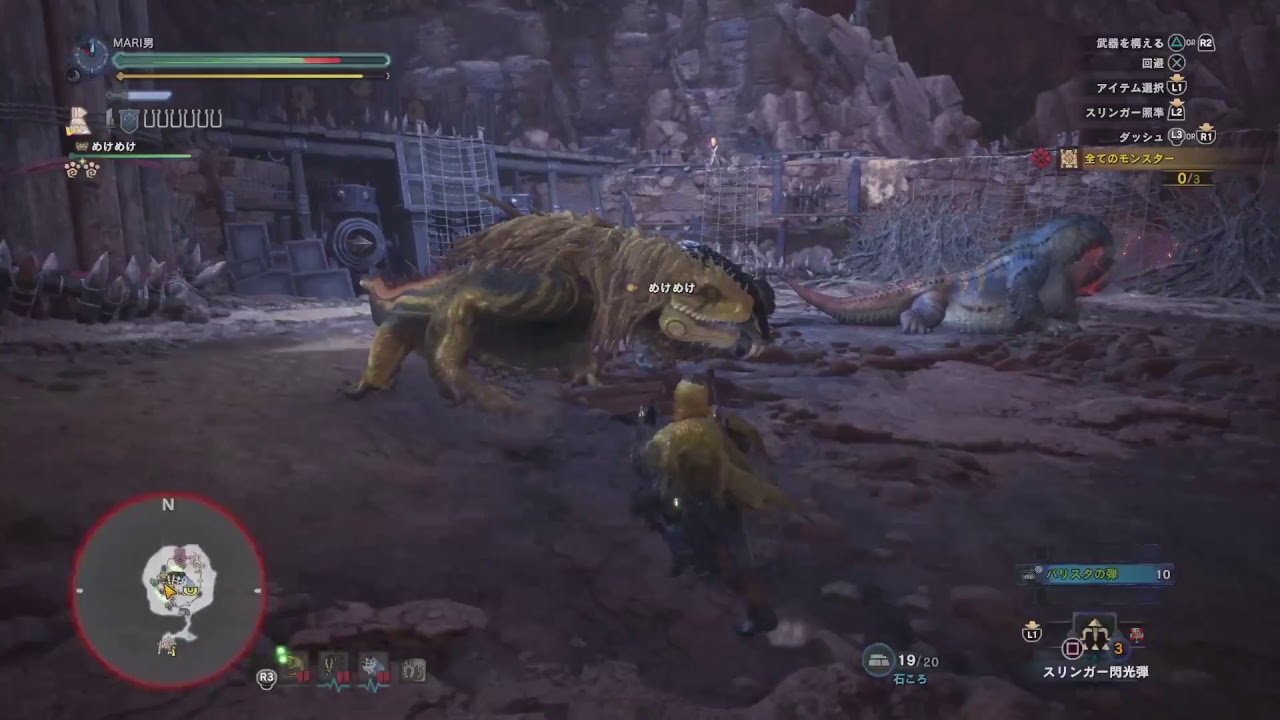
Task: Toggle the square button slinger prompt
Action: tap(1072, 649)
